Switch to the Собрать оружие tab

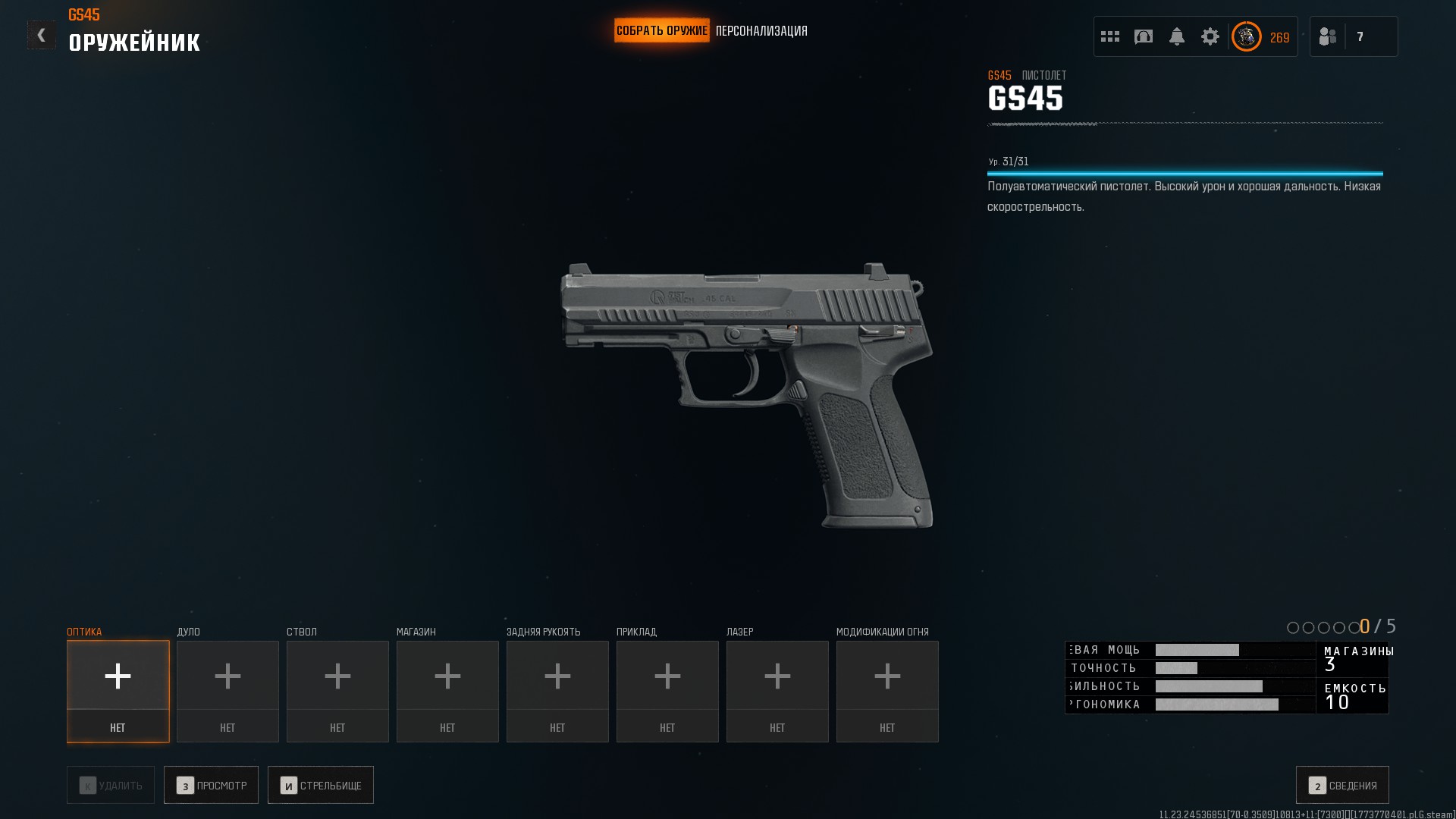pos(661,31)
